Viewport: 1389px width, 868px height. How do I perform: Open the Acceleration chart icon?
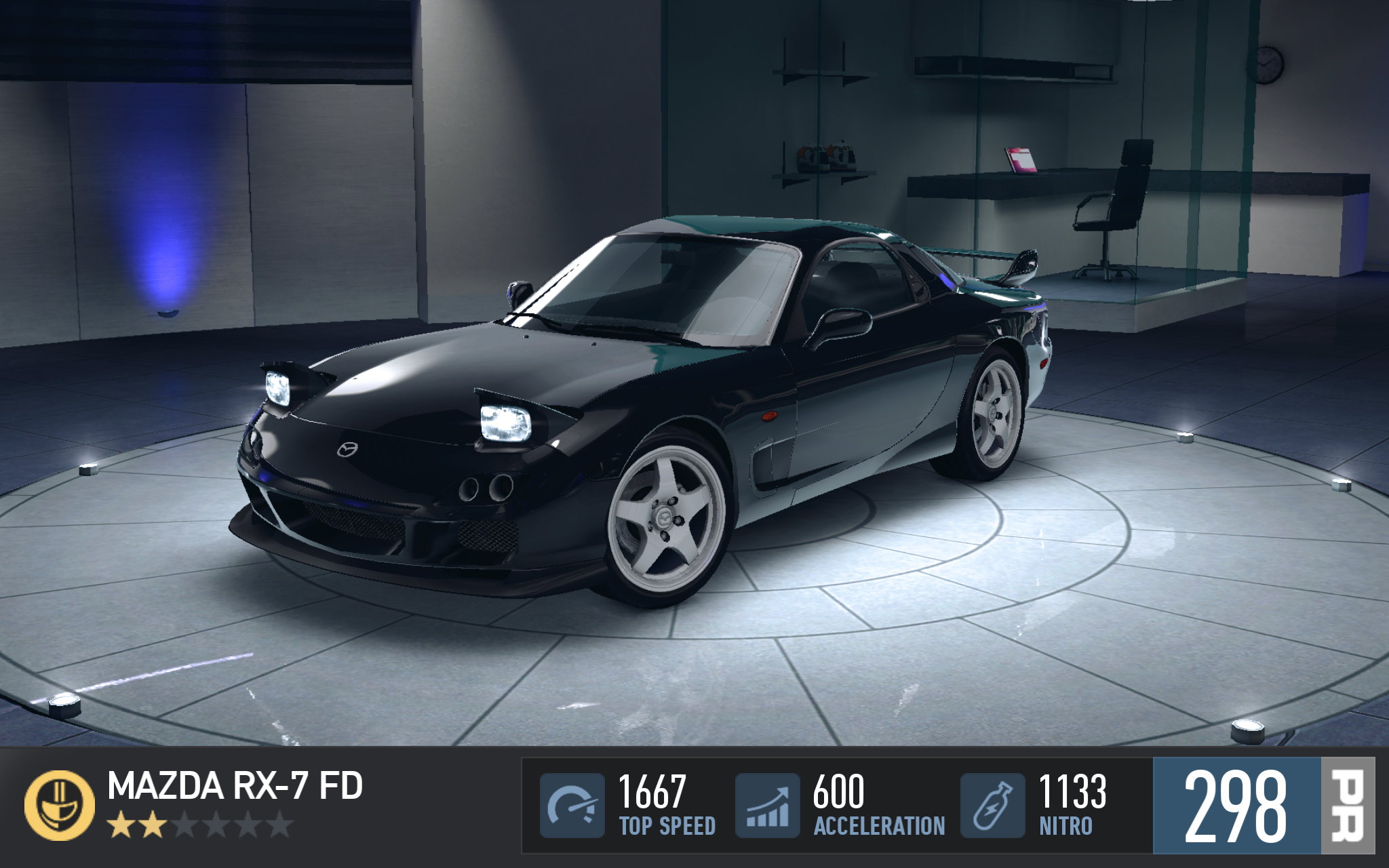click(767, 805)
